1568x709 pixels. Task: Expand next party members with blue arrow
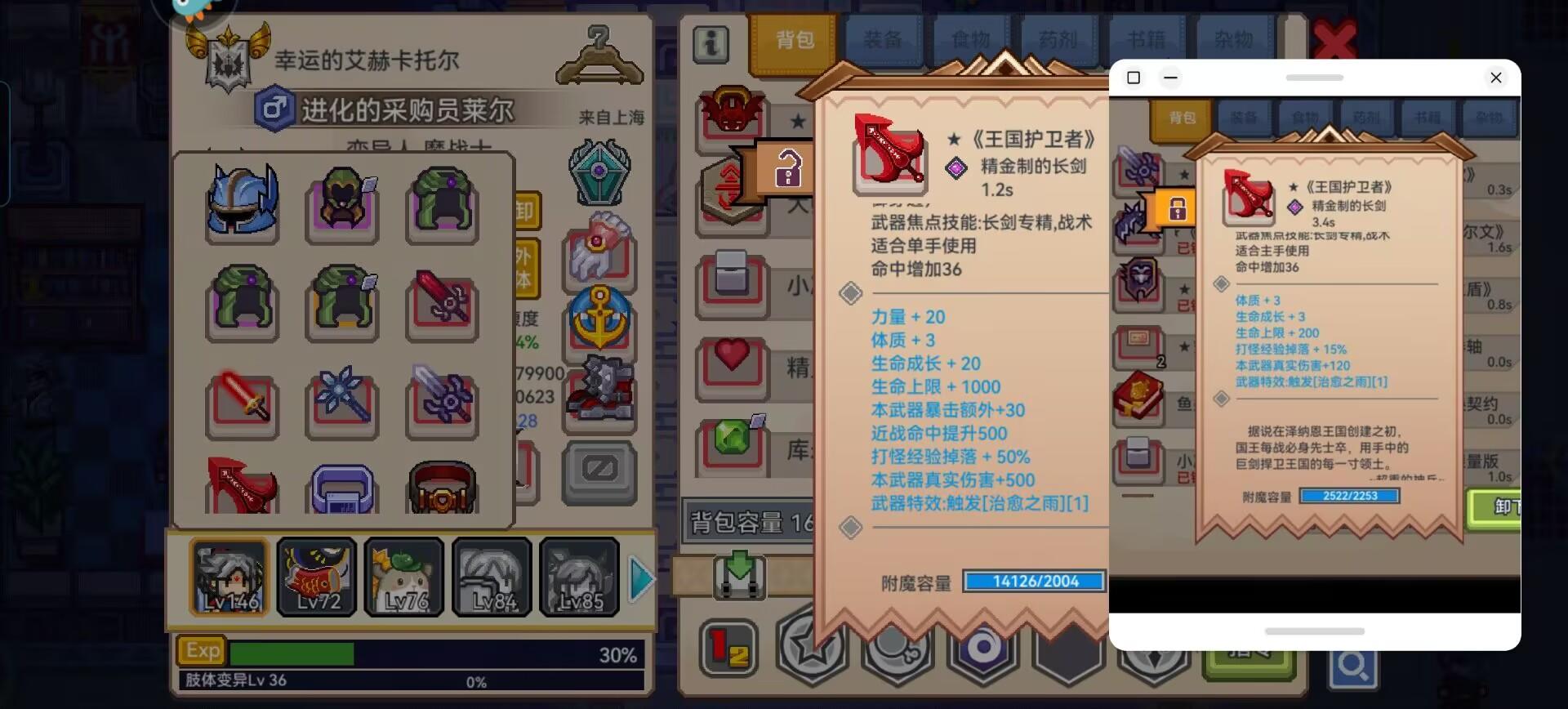tap(643, 578)
